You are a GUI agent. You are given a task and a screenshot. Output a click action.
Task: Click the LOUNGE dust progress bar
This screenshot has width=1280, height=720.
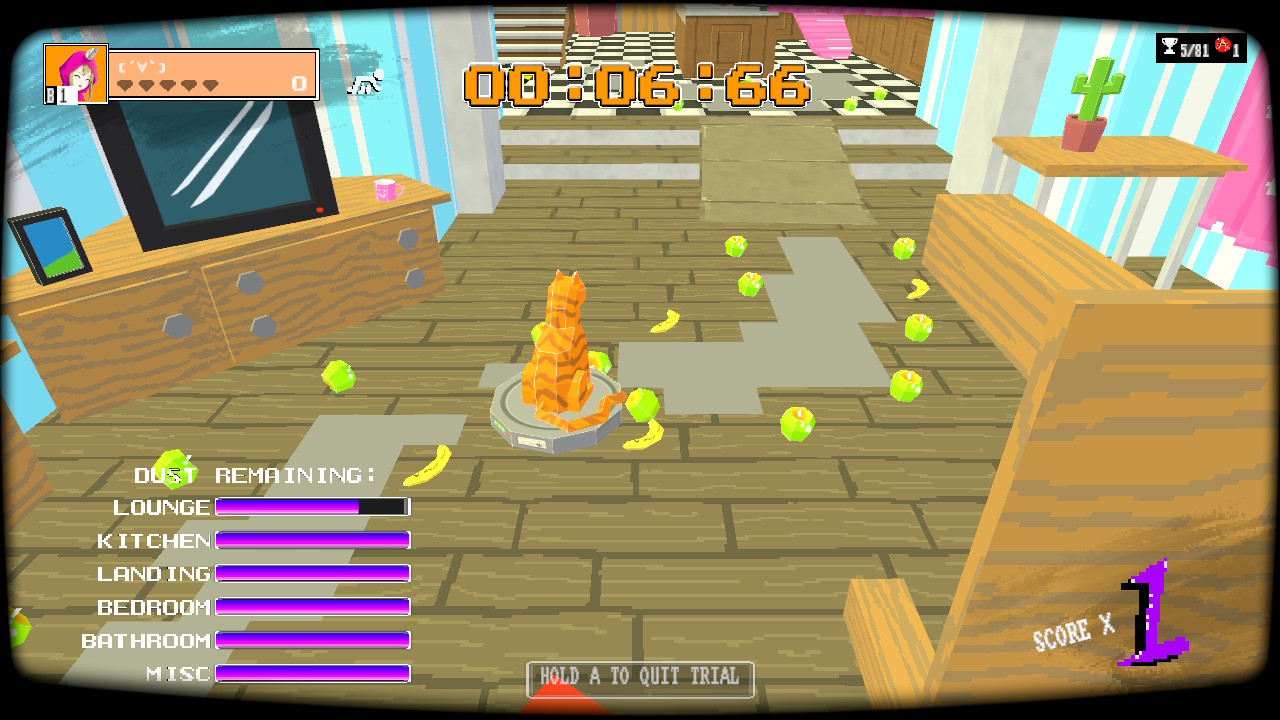(x=310, y=507)
